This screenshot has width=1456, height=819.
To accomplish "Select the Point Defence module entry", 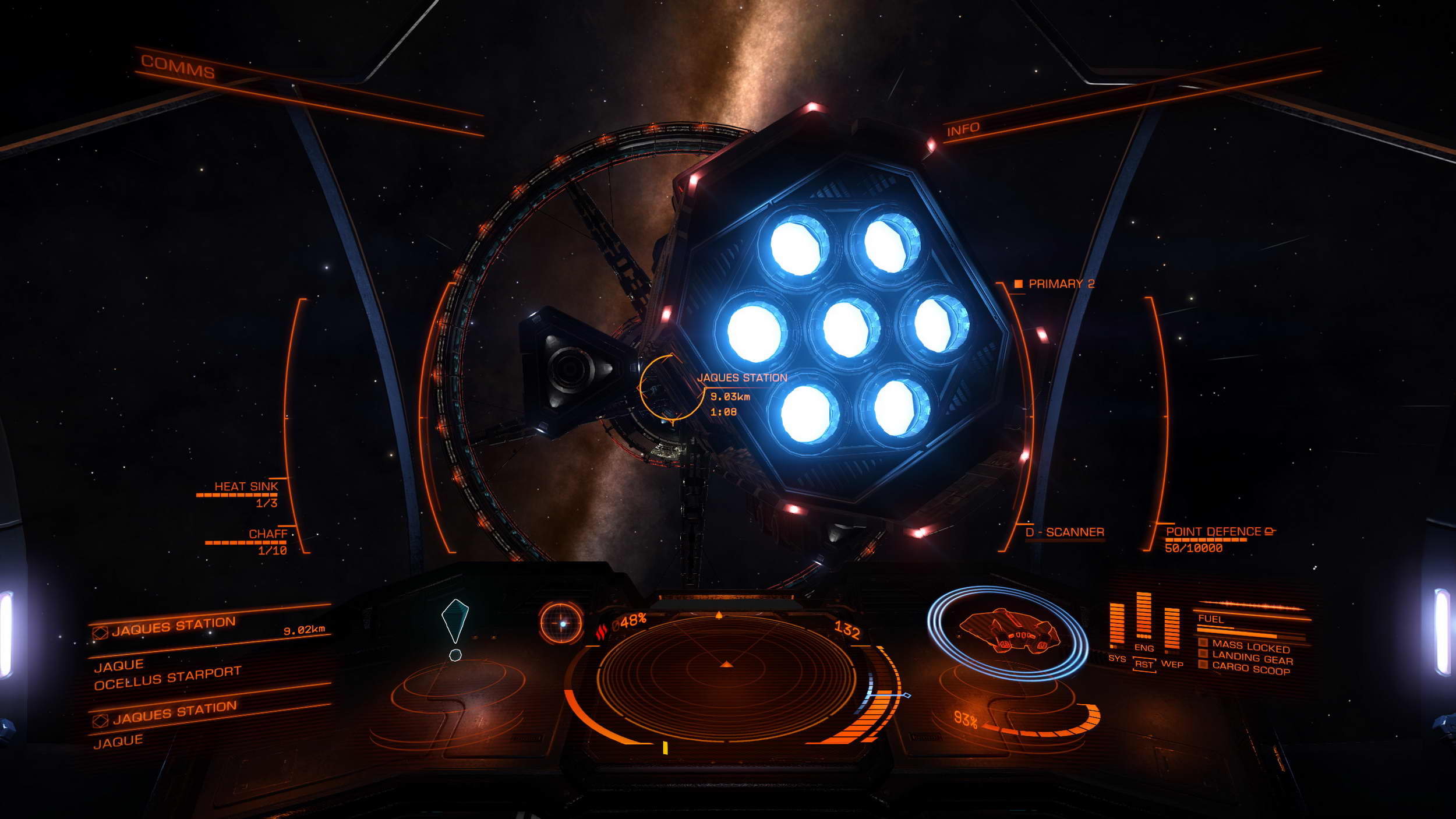I will coord(1213,532).
